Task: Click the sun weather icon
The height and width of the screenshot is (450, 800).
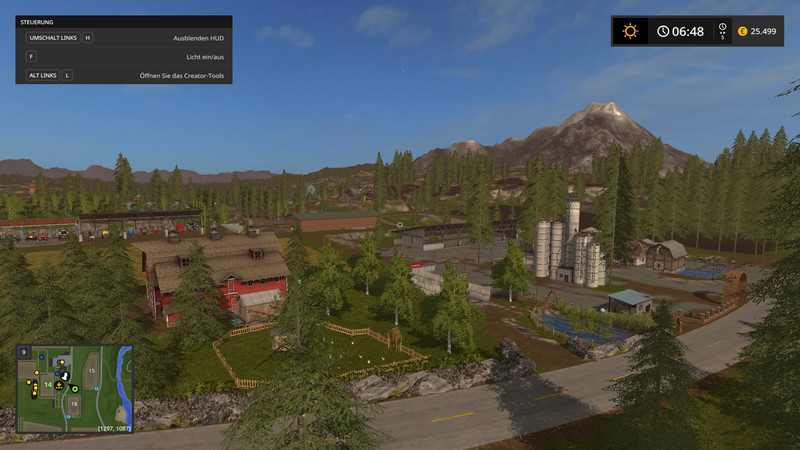Action: 630,31
